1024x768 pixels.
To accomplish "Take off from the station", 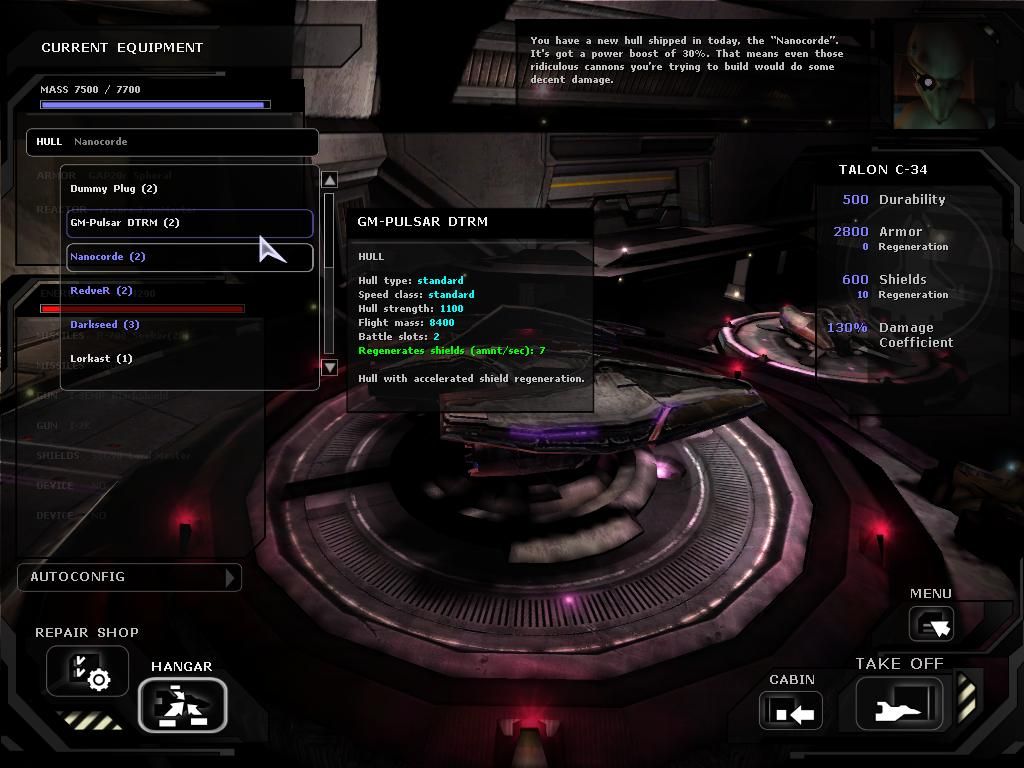I will 899,703.
